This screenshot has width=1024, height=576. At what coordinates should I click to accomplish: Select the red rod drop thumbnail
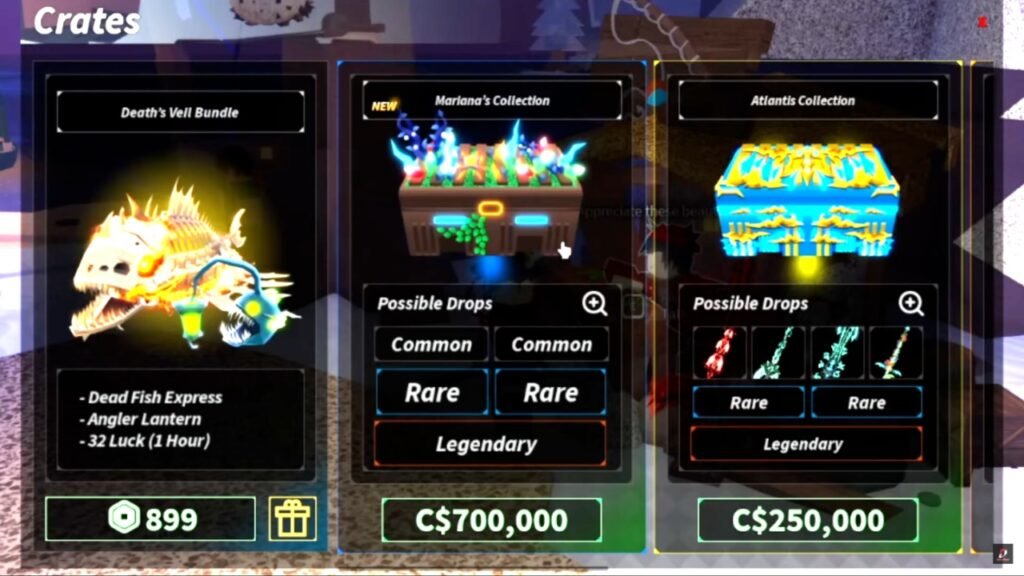click(x=719, y=352)
